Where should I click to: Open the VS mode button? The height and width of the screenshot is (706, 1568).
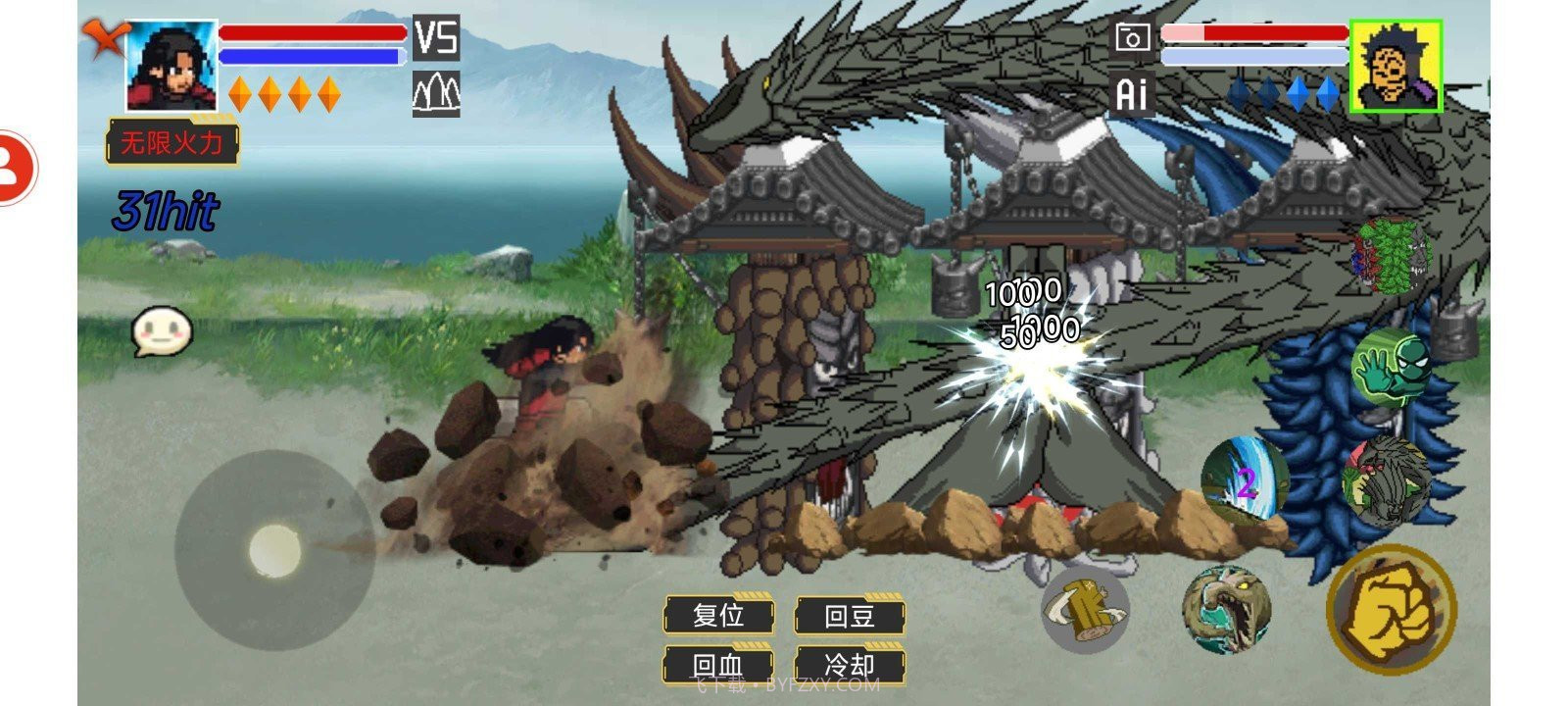[436, 38]
